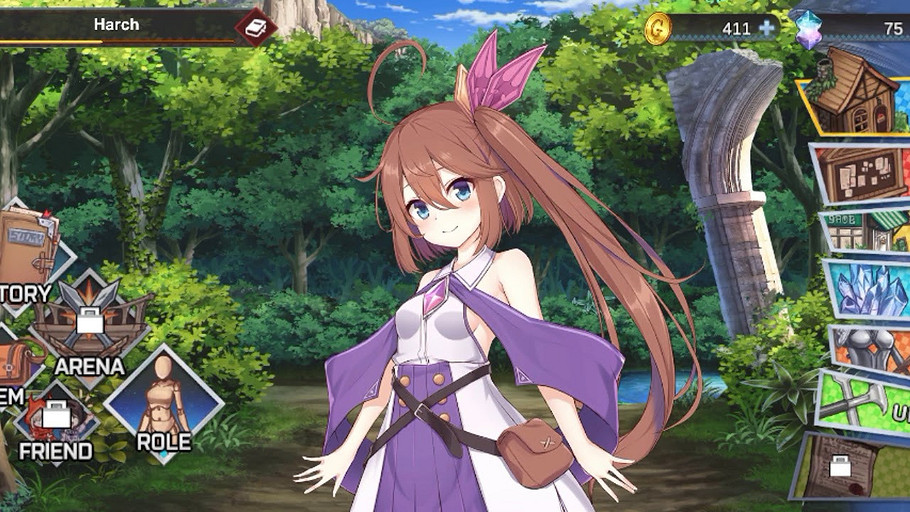Open the hammer upgrade tile

coord(866,407)
